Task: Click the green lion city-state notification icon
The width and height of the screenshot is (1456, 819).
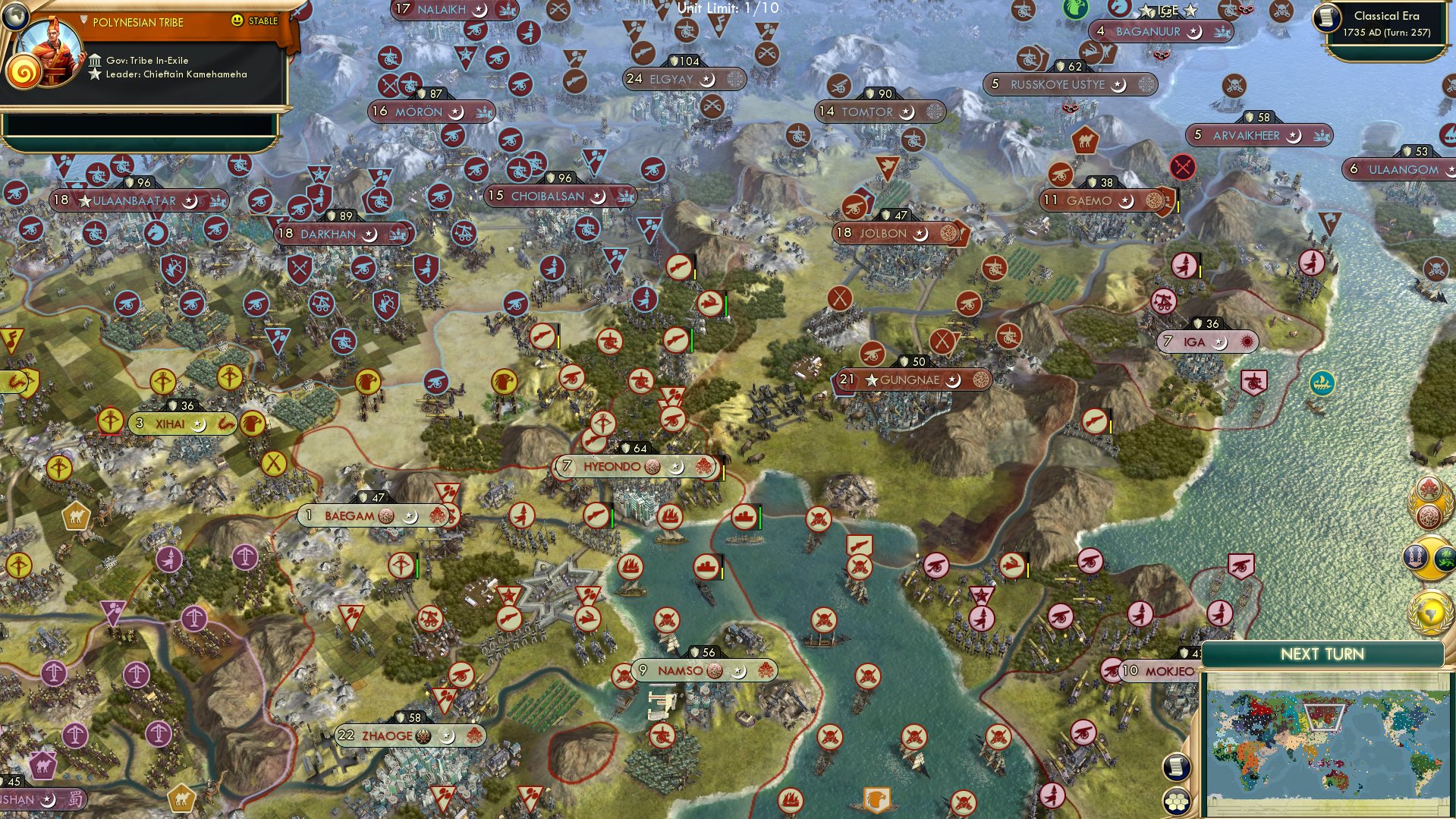Action: point(1445,559)
